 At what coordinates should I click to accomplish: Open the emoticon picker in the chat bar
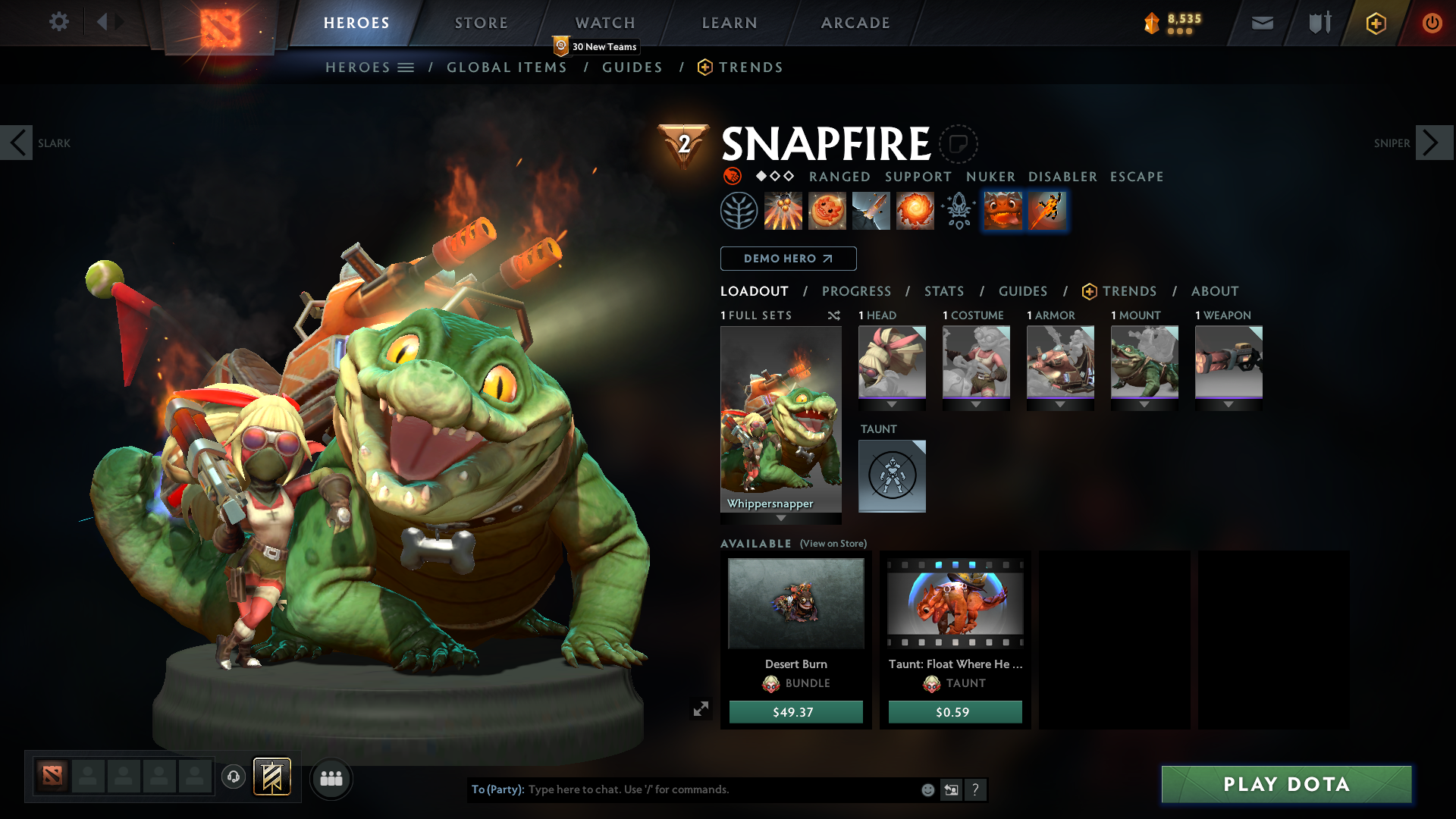pos(927,789)
